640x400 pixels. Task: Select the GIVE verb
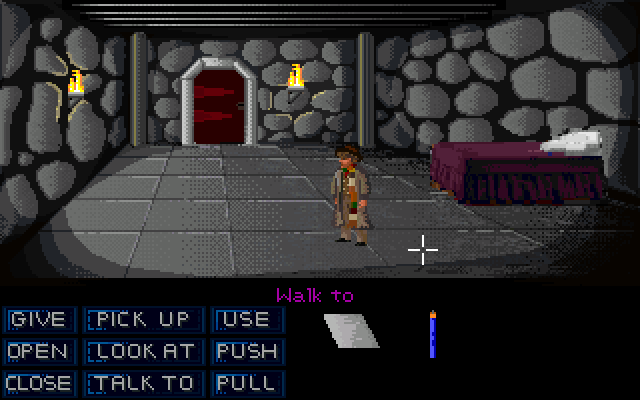[38, 320]
